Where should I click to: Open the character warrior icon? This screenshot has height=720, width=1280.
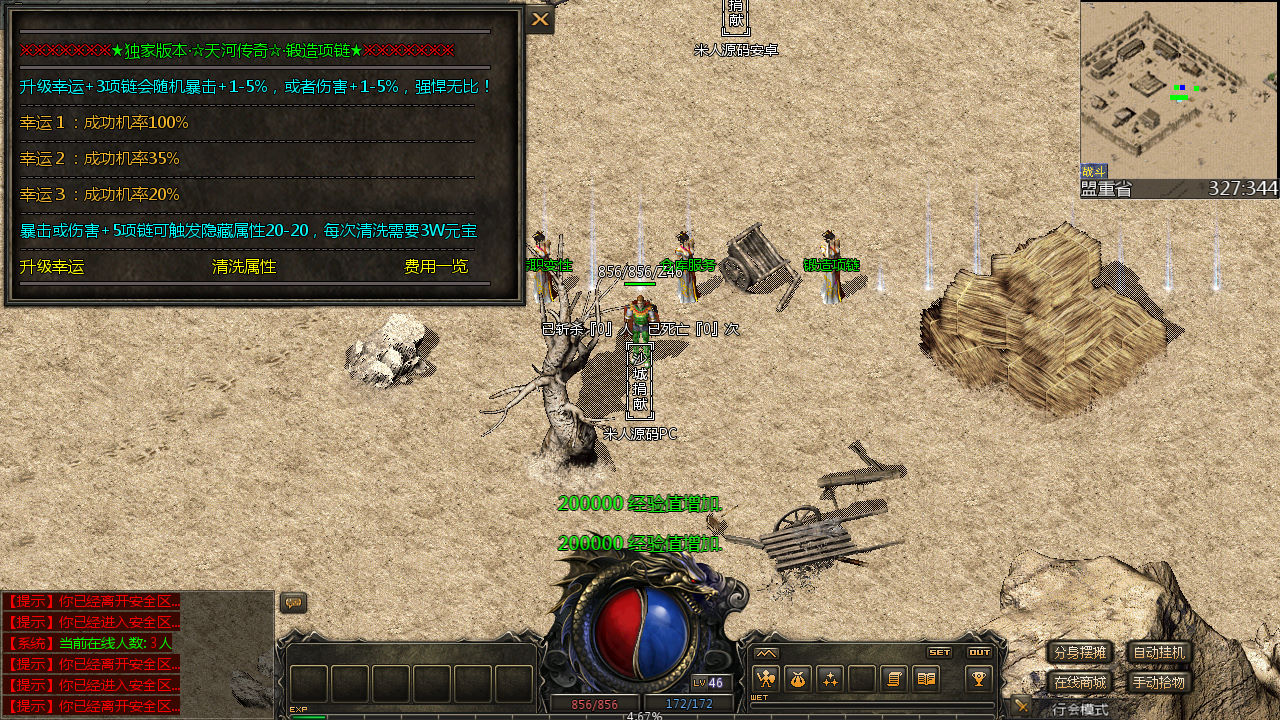pyautogui.click(x=765, y=679)
